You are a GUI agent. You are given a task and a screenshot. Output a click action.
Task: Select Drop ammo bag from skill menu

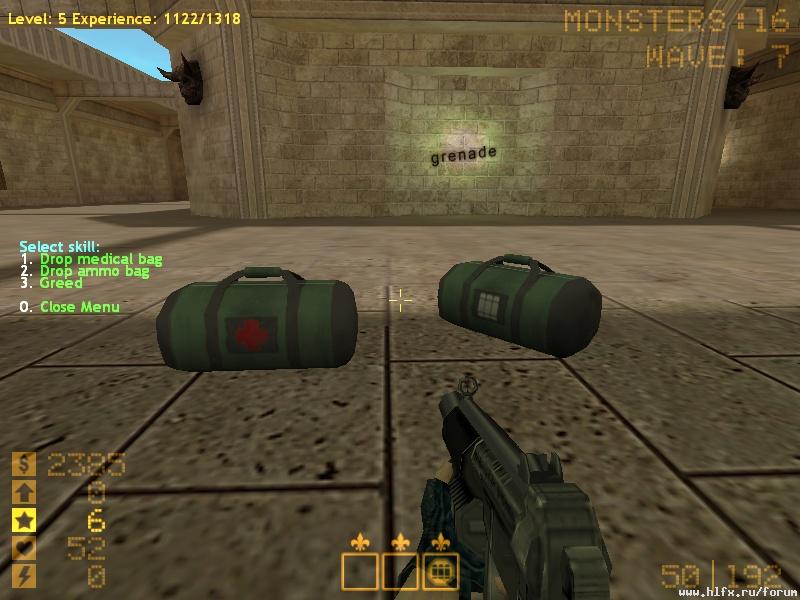(x=94, y=271)
